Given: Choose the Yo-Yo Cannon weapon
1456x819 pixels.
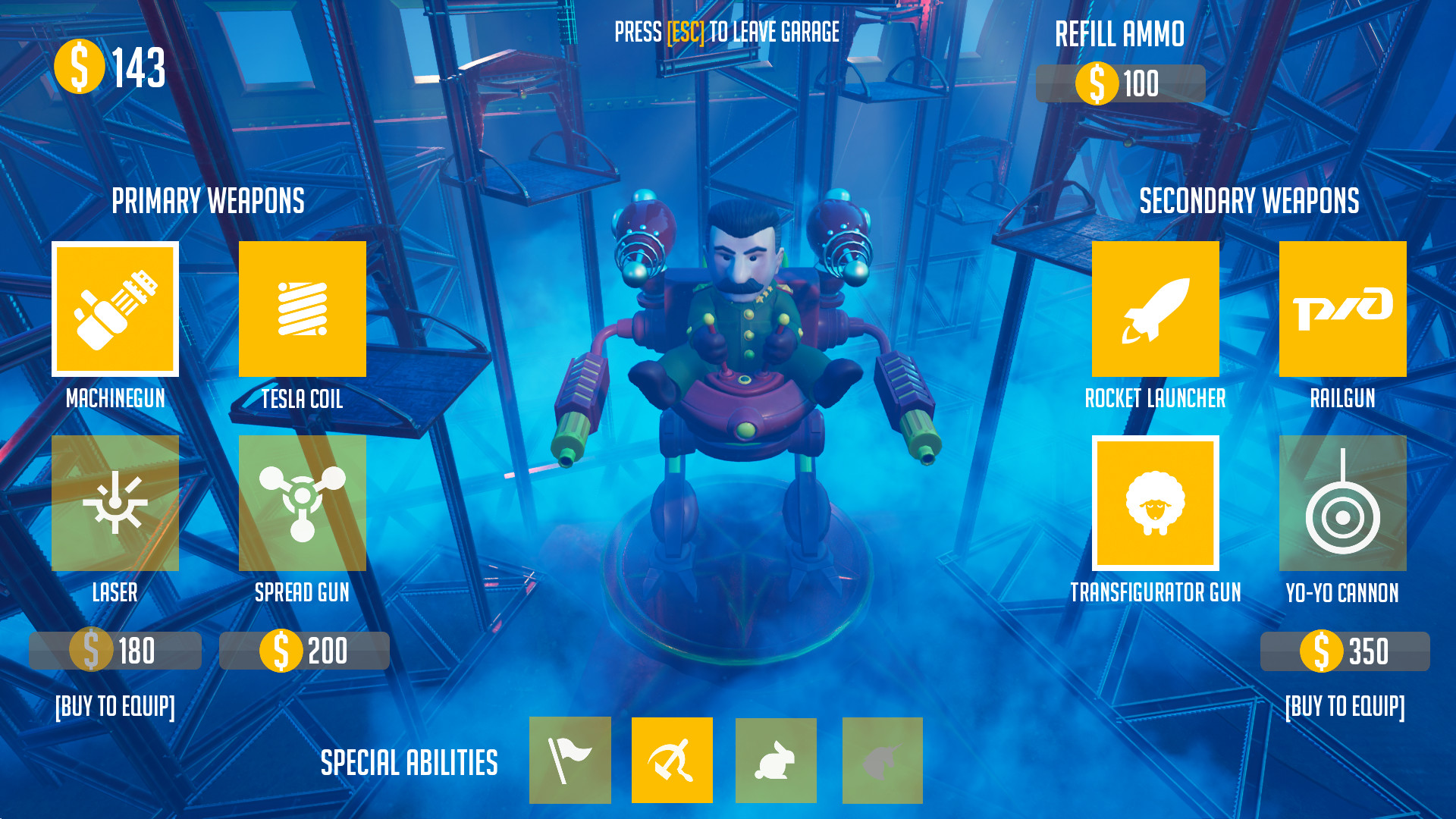Looking at the screenshot, I should click(x=1342, y=503).
